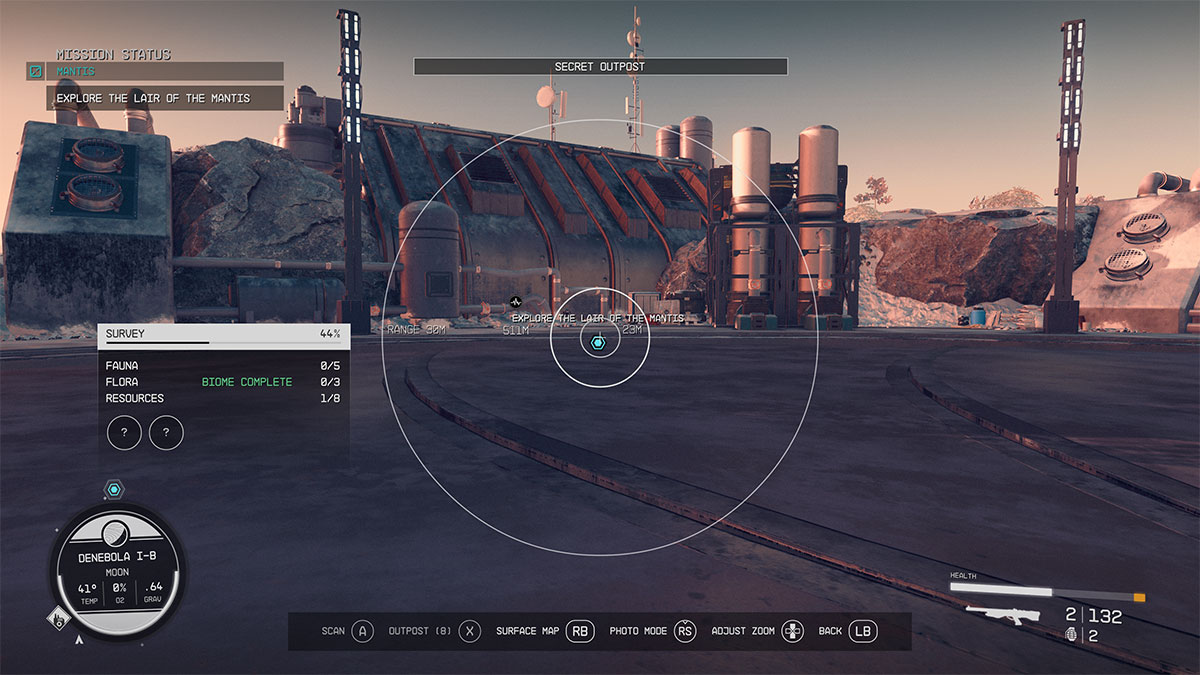Viewport: 1200px width, 675px height.
Task: Click the Explore the Lair of the Mantis objective
Action: 154,98
